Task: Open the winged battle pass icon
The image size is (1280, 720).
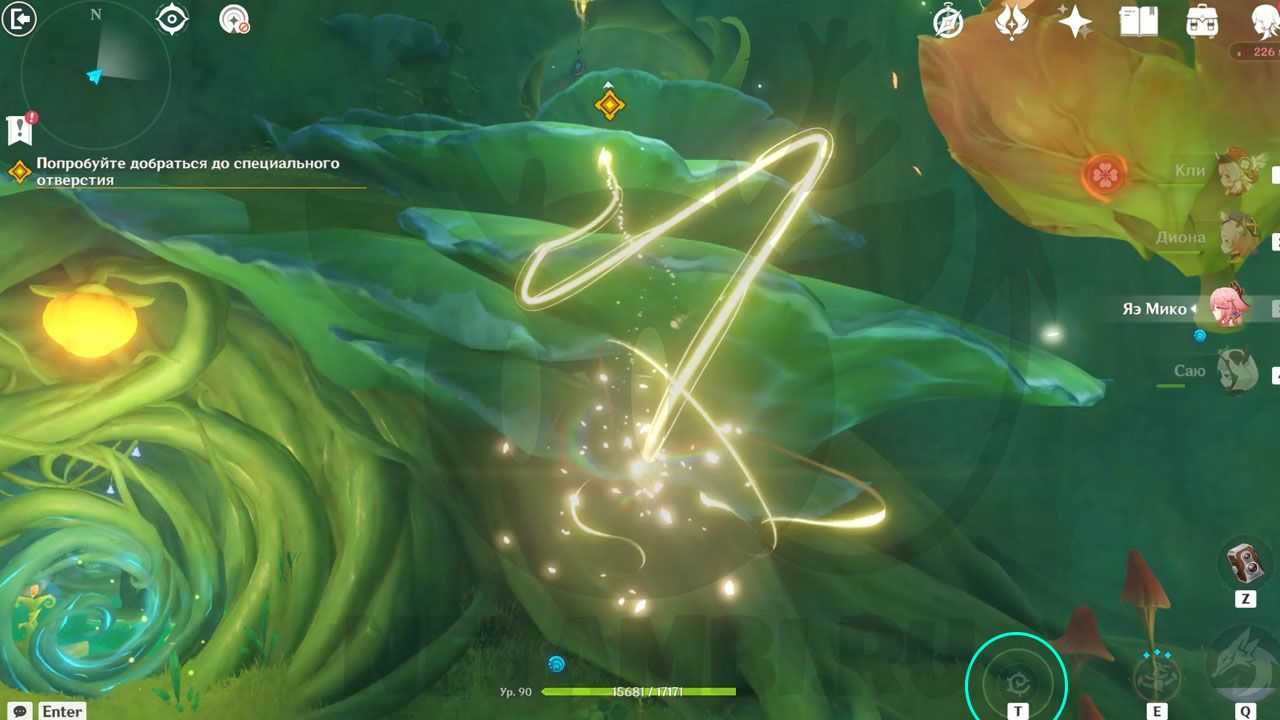Action: pyautogui.click(x=1012, y=22)
